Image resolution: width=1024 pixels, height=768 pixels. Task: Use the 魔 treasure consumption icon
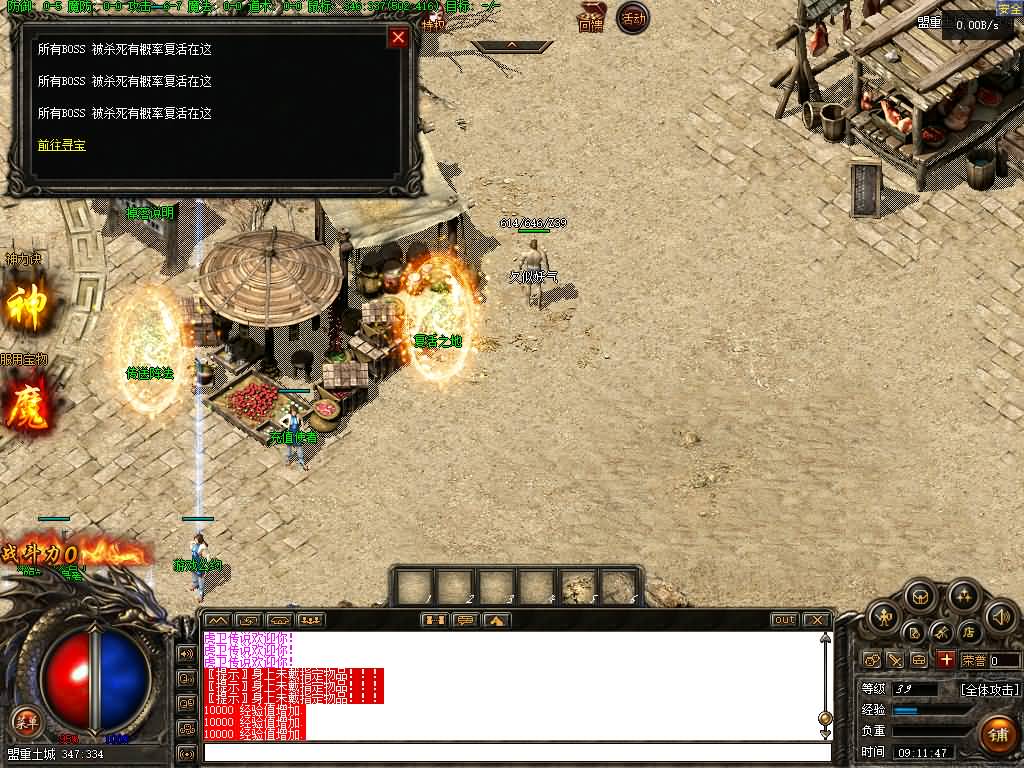(27, 405)
